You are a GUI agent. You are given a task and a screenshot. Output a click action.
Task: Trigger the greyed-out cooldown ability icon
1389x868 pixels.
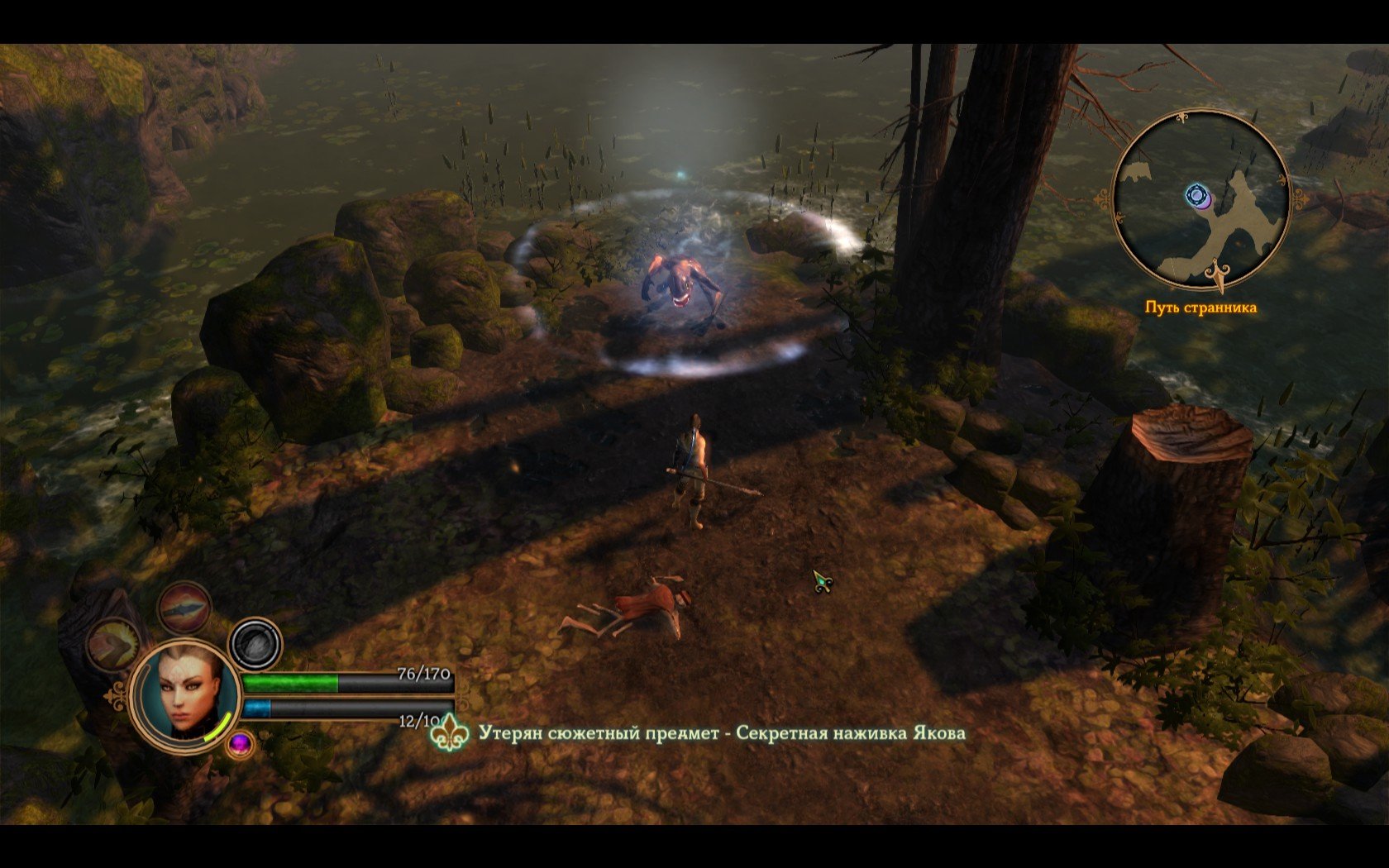click(x=255, y=643)
